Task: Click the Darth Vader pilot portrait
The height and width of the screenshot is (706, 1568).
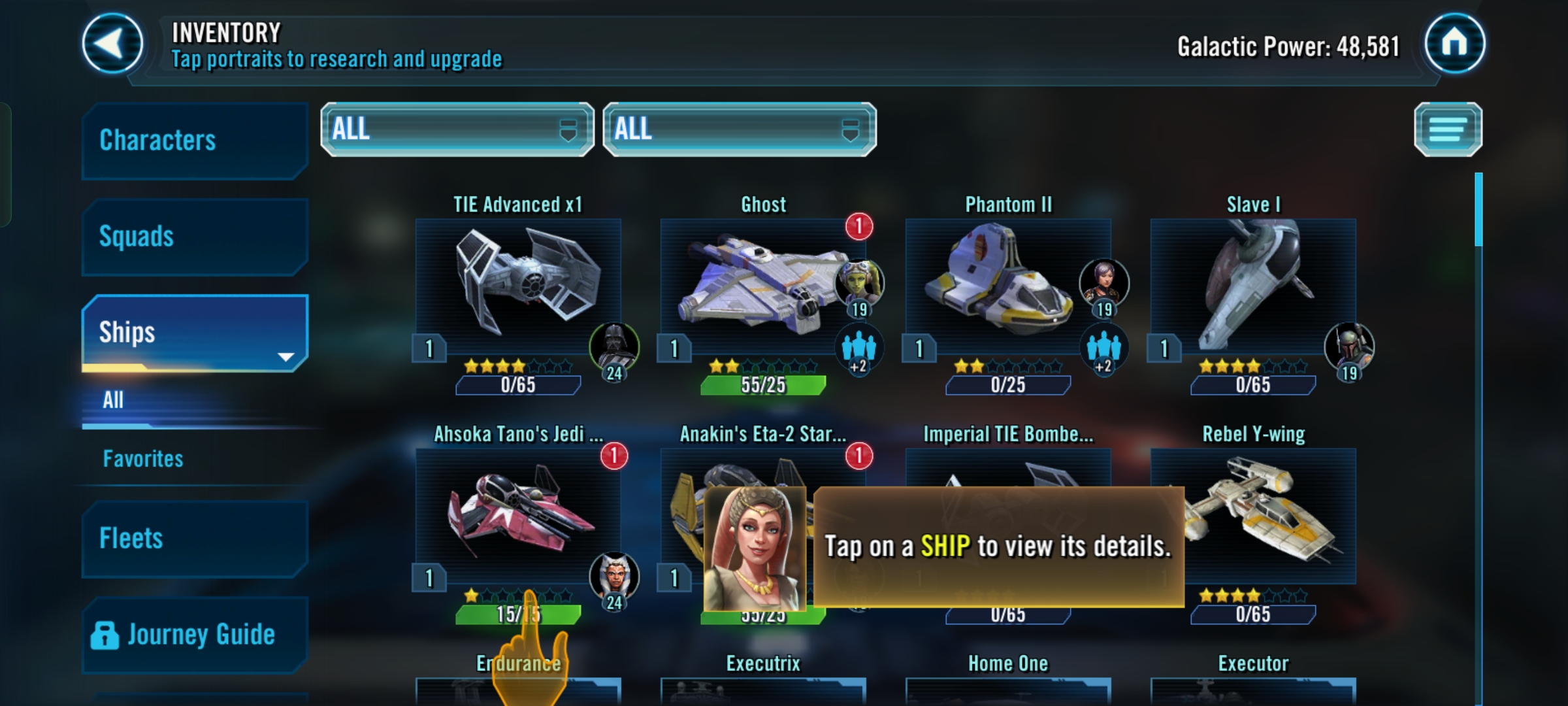Action: (614, 346)
